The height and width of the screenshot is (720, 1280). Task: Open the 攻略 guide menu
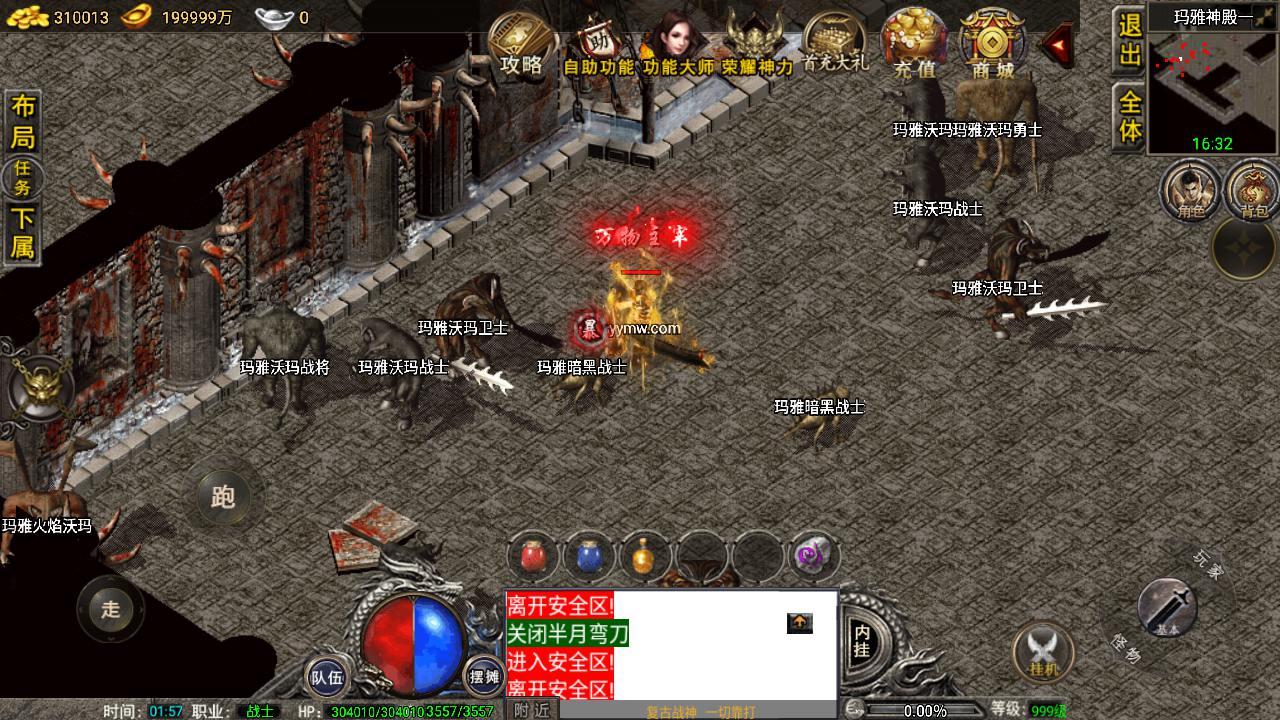(522, 44)
